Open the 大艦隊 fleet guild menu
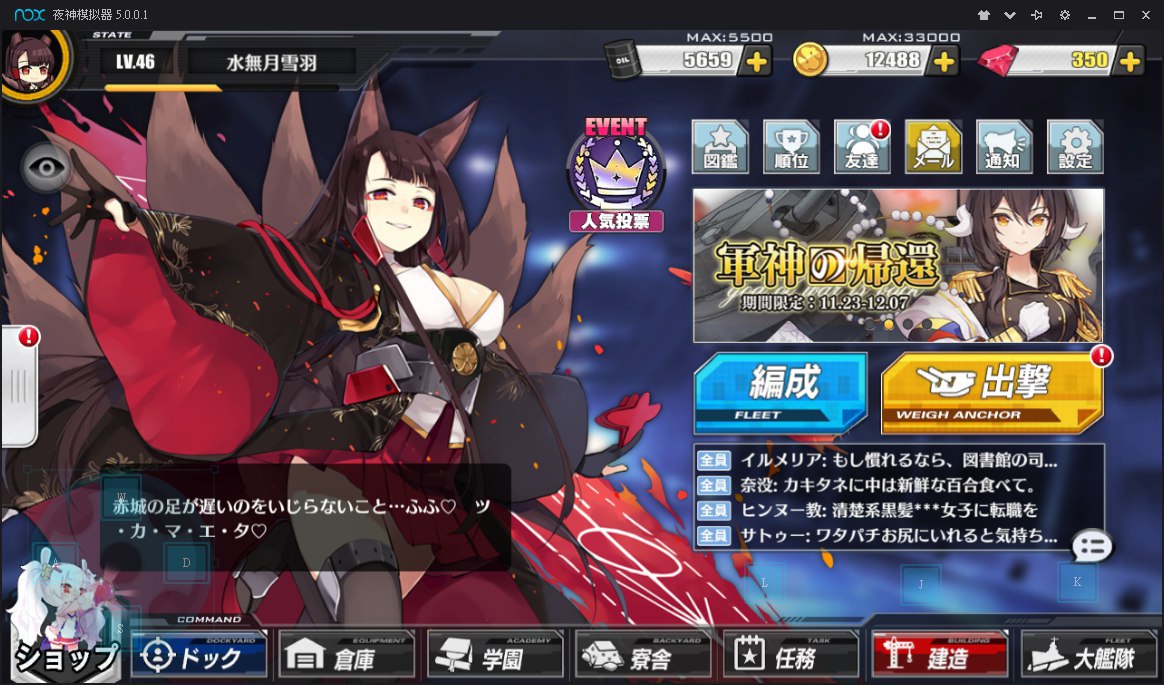Image resolution: width=1164 pixels, height=685 pixels. 1087,656
